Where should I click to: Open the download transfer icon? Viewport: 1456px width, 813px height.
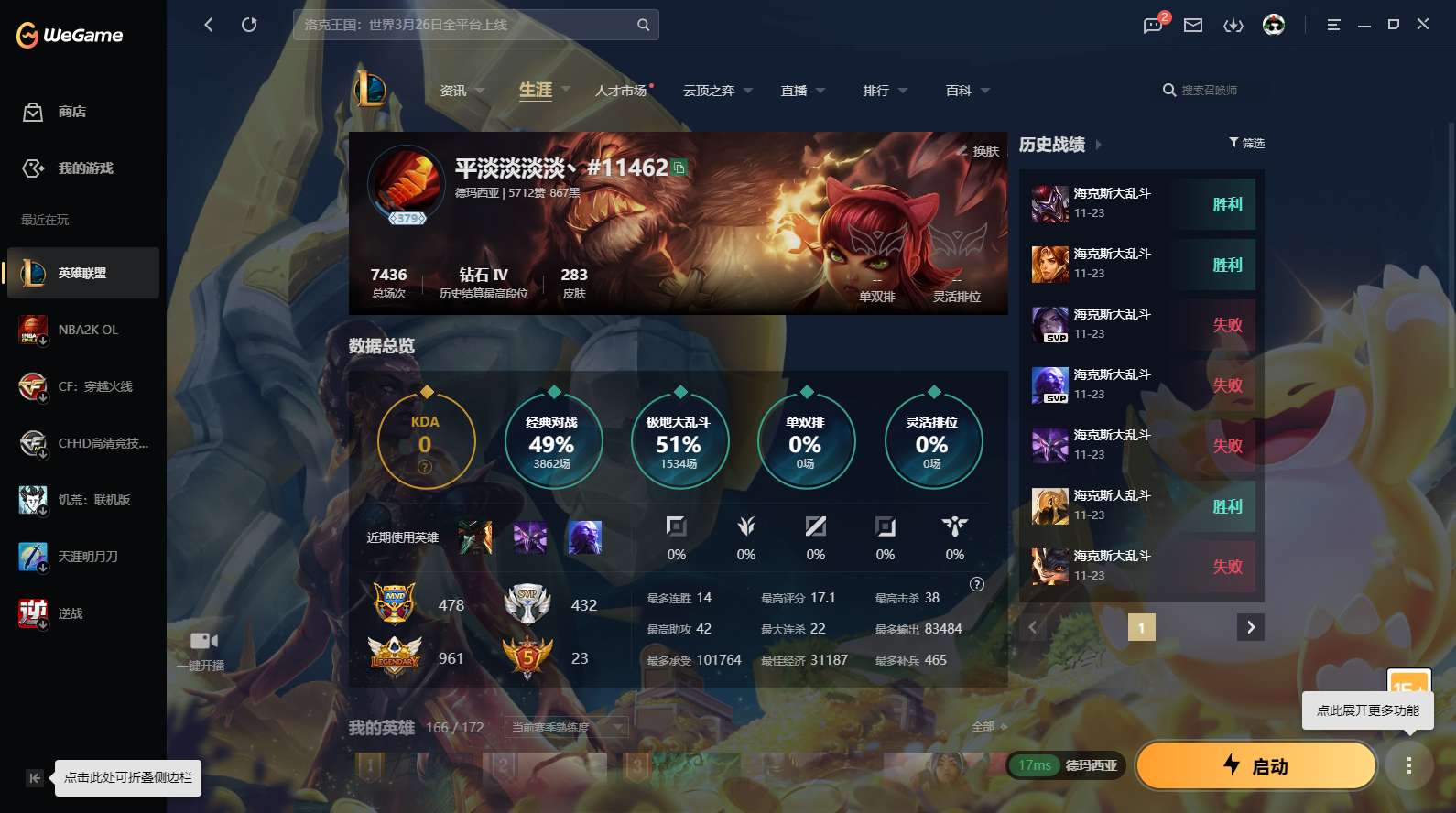pyautogui.click(x=1233, y=25)
